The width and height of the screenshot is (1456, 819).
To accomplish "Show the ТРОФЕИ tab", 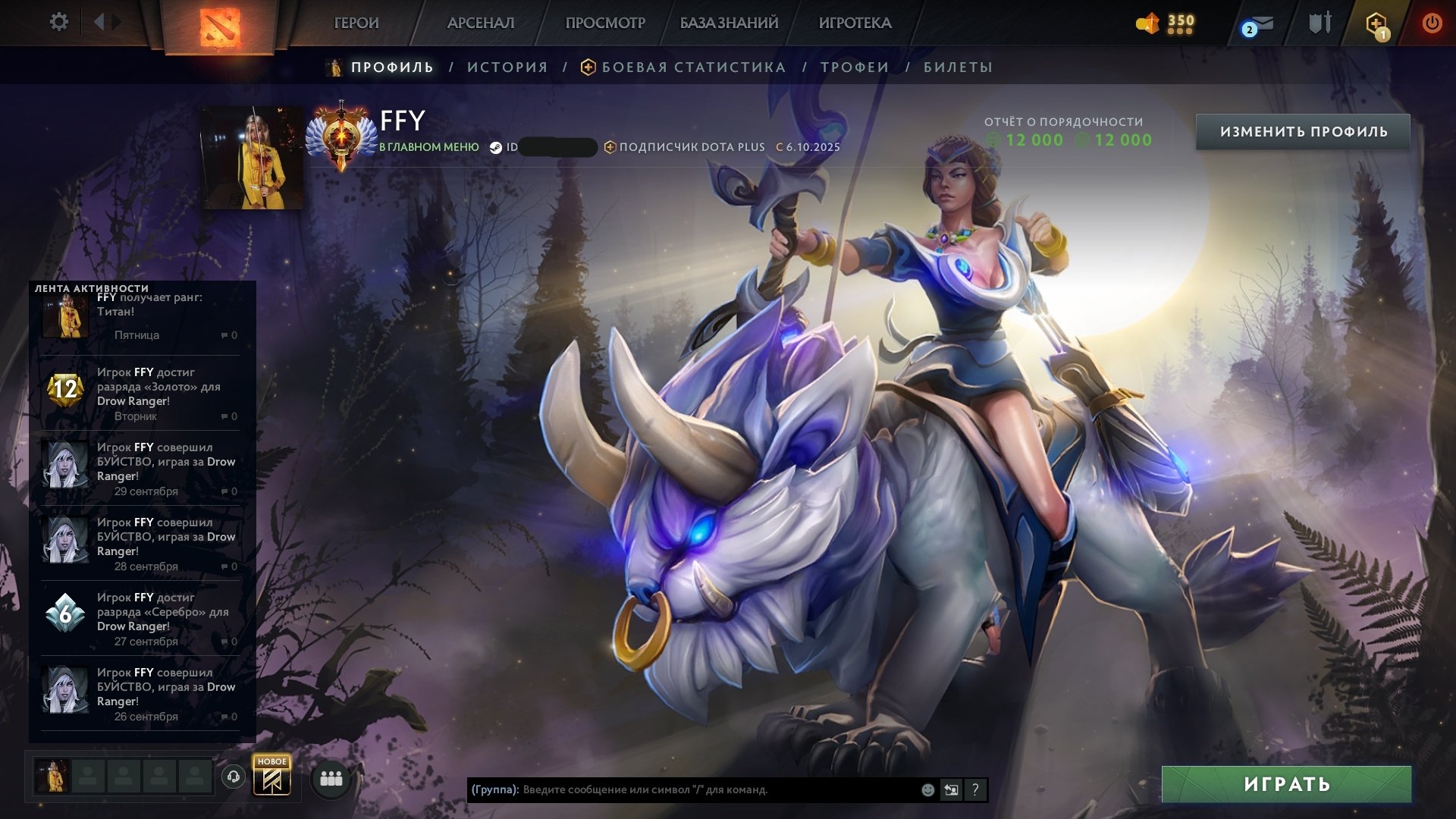I will click(x=855, y=67).
